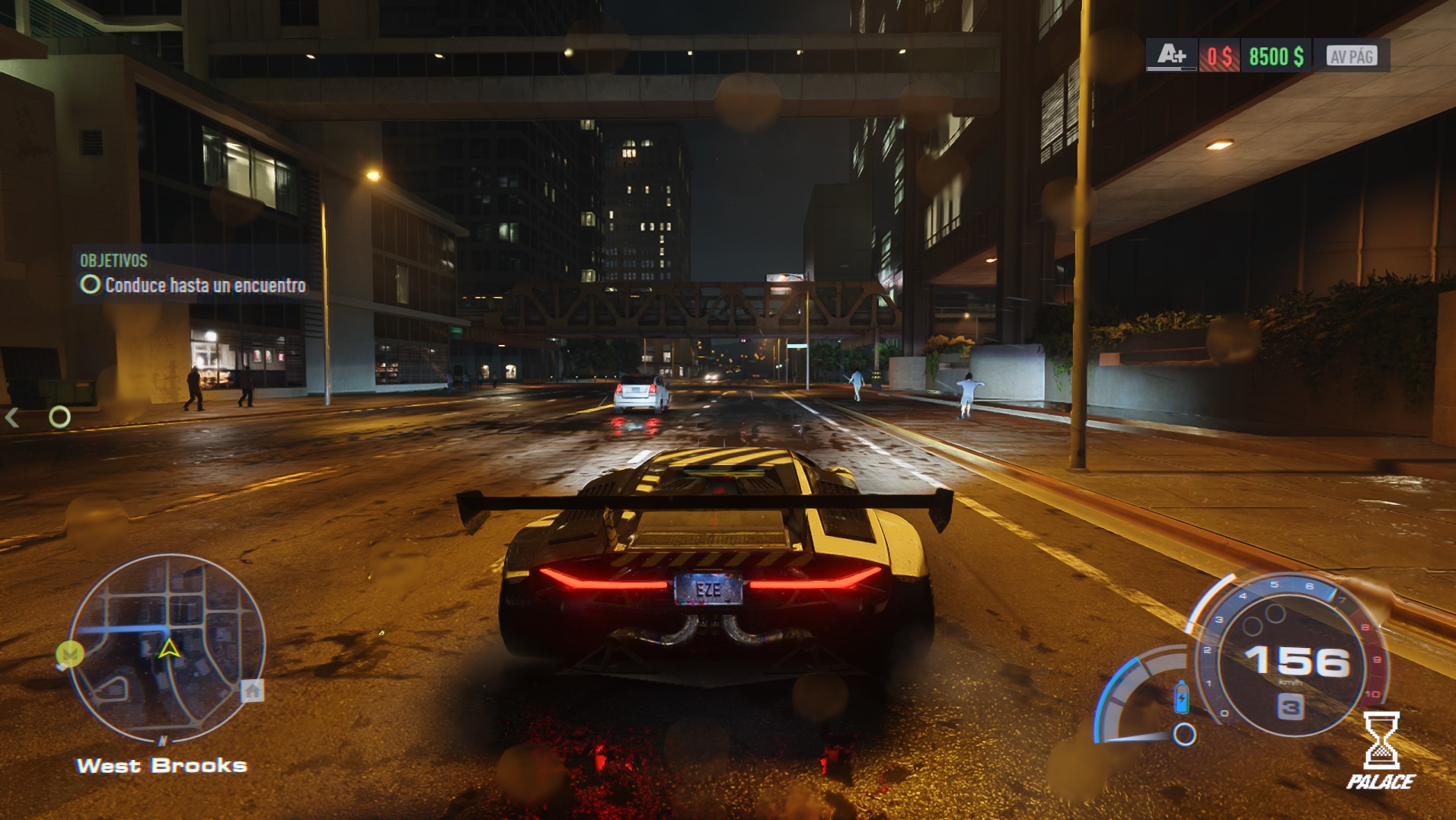Click the blue boost battery icon
This screenshot has width=1456, height=820.
point(1181,698)
